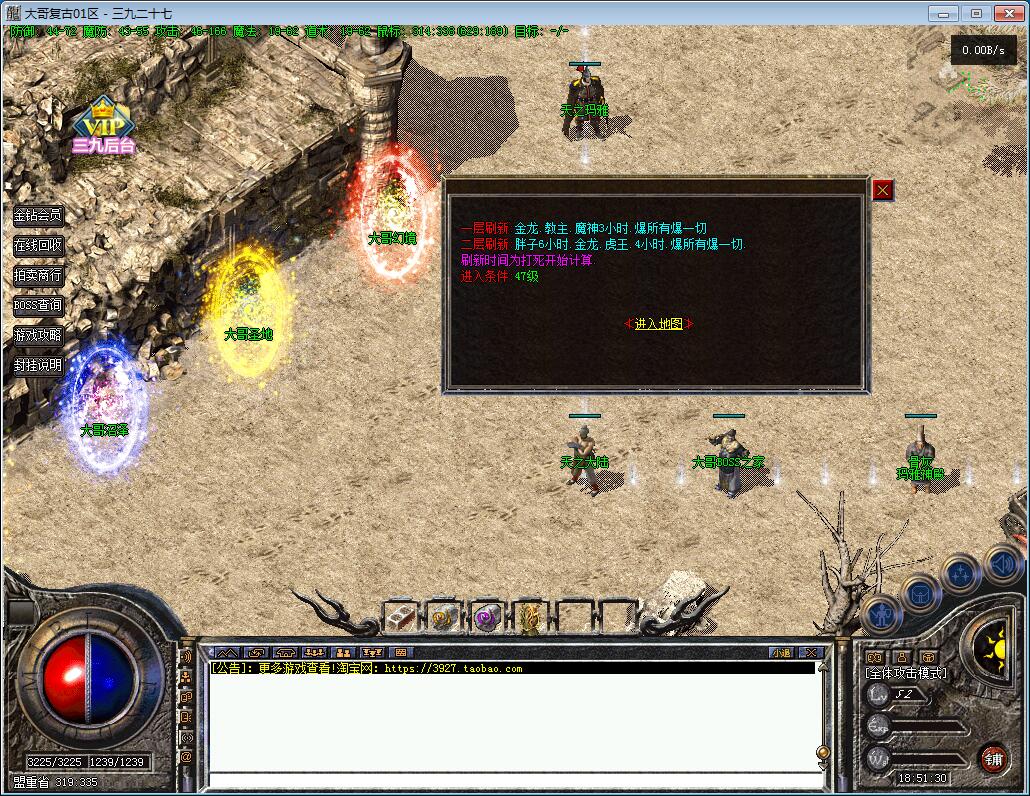Viewport: 1030px width, 796px height.
Task: View the 游戏攻略 game guide
Action: point(38,335)
